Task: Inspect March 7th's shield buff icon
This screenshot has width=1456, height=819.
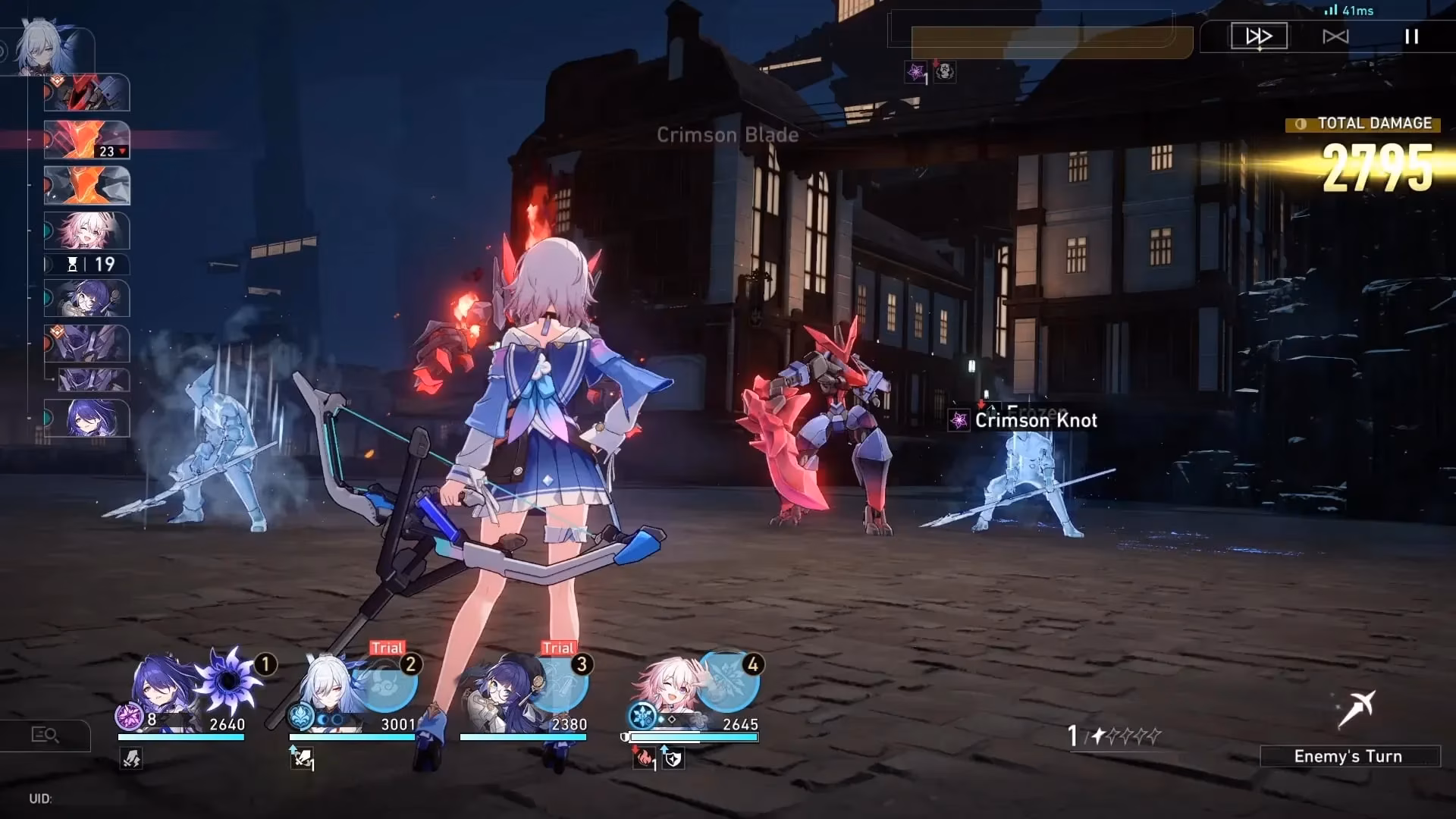Action: tap(673, 758)
